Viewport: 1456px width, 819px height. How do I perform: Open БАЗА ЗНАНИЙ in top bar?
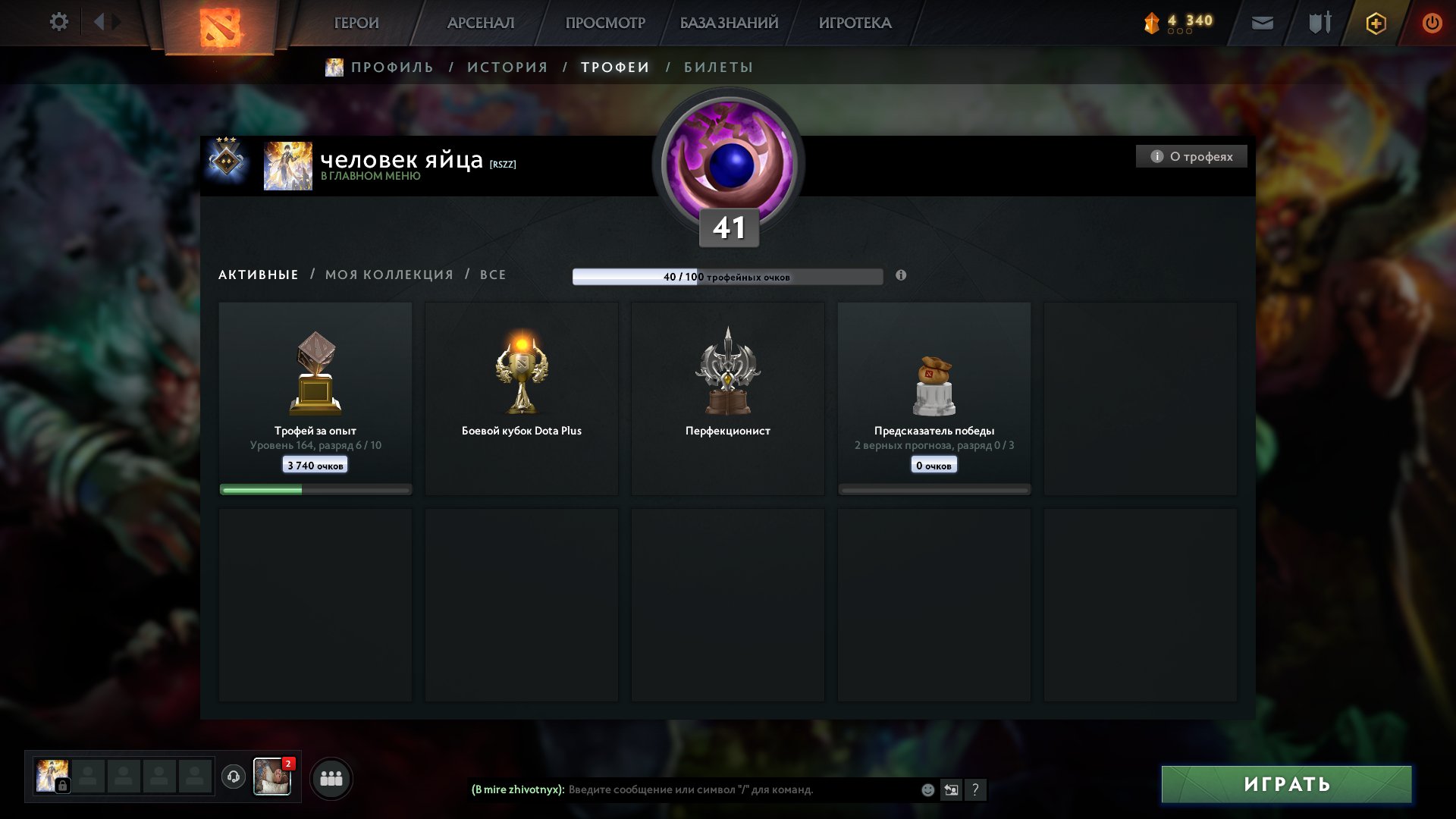(x=729, y=23)
